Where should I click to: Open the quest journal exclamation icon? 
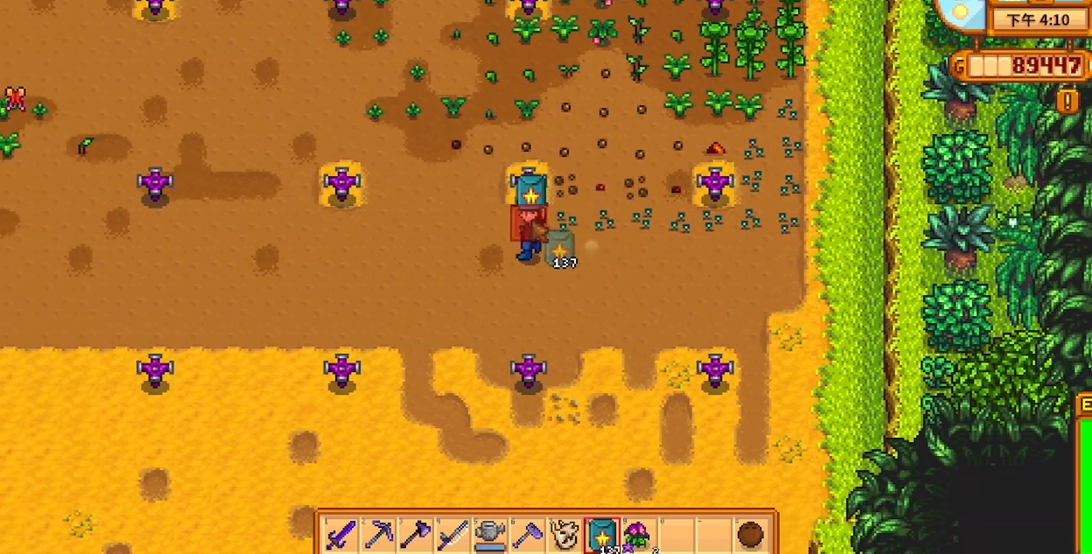[x=1067, y=99]
